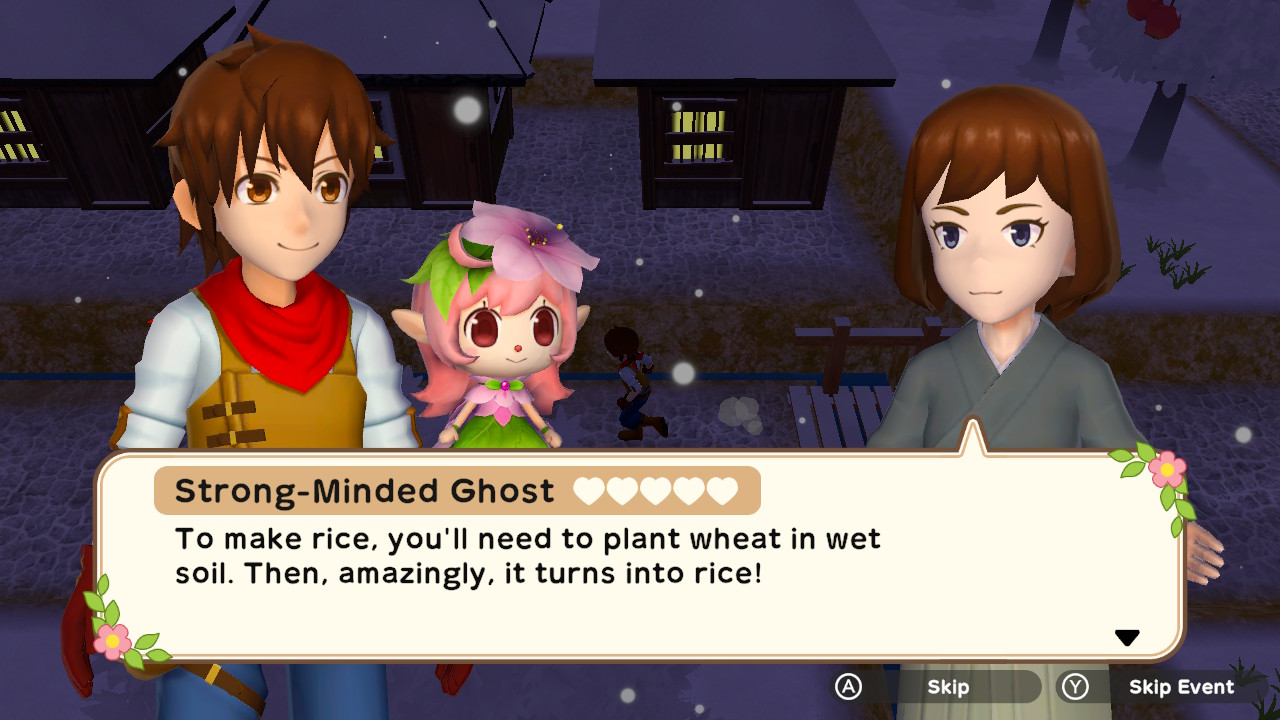The height and width of the screenshot is (720, 1280).
Task: Click the circled A button icon
Action: click(846, 687)
